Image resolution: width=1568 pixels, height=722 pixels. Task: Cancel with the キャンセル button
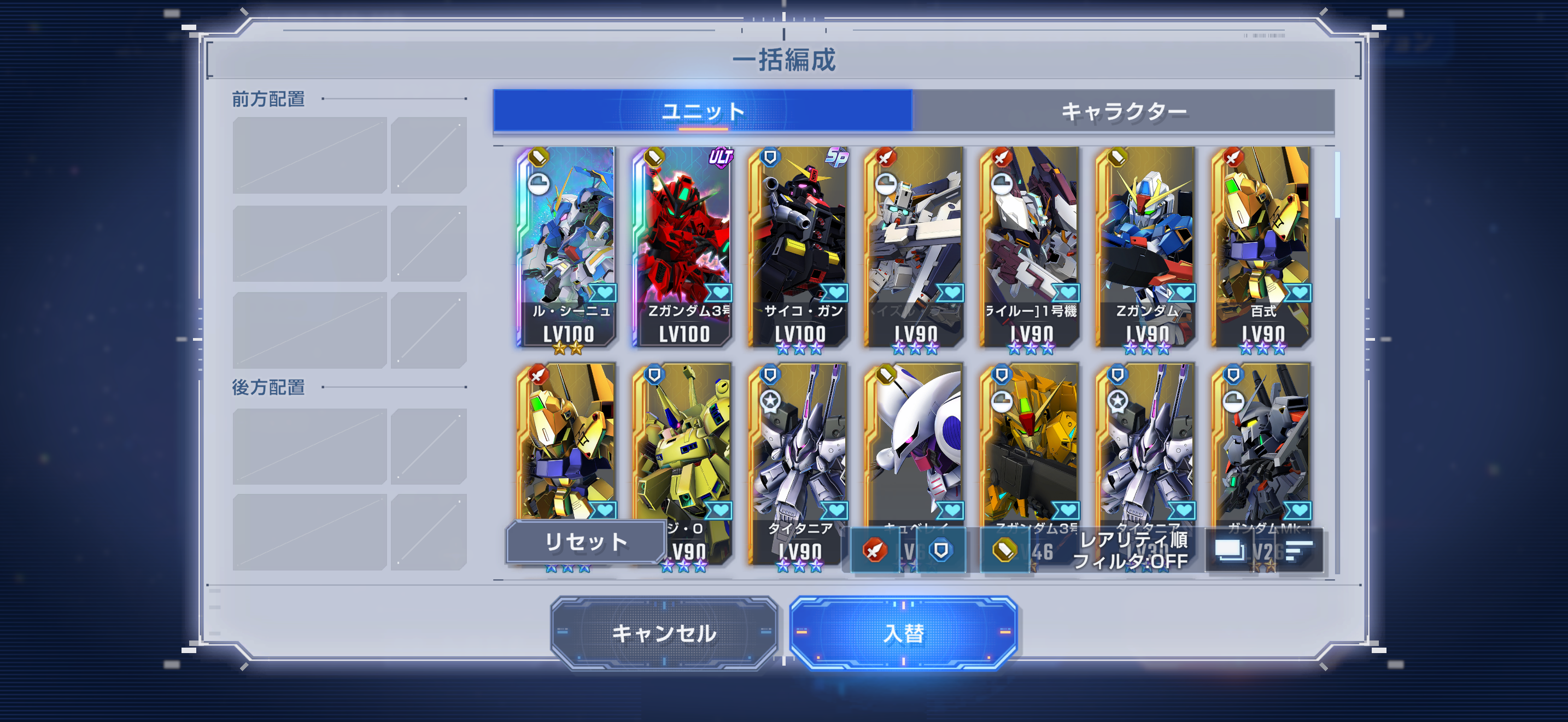[x=664, y=633]
